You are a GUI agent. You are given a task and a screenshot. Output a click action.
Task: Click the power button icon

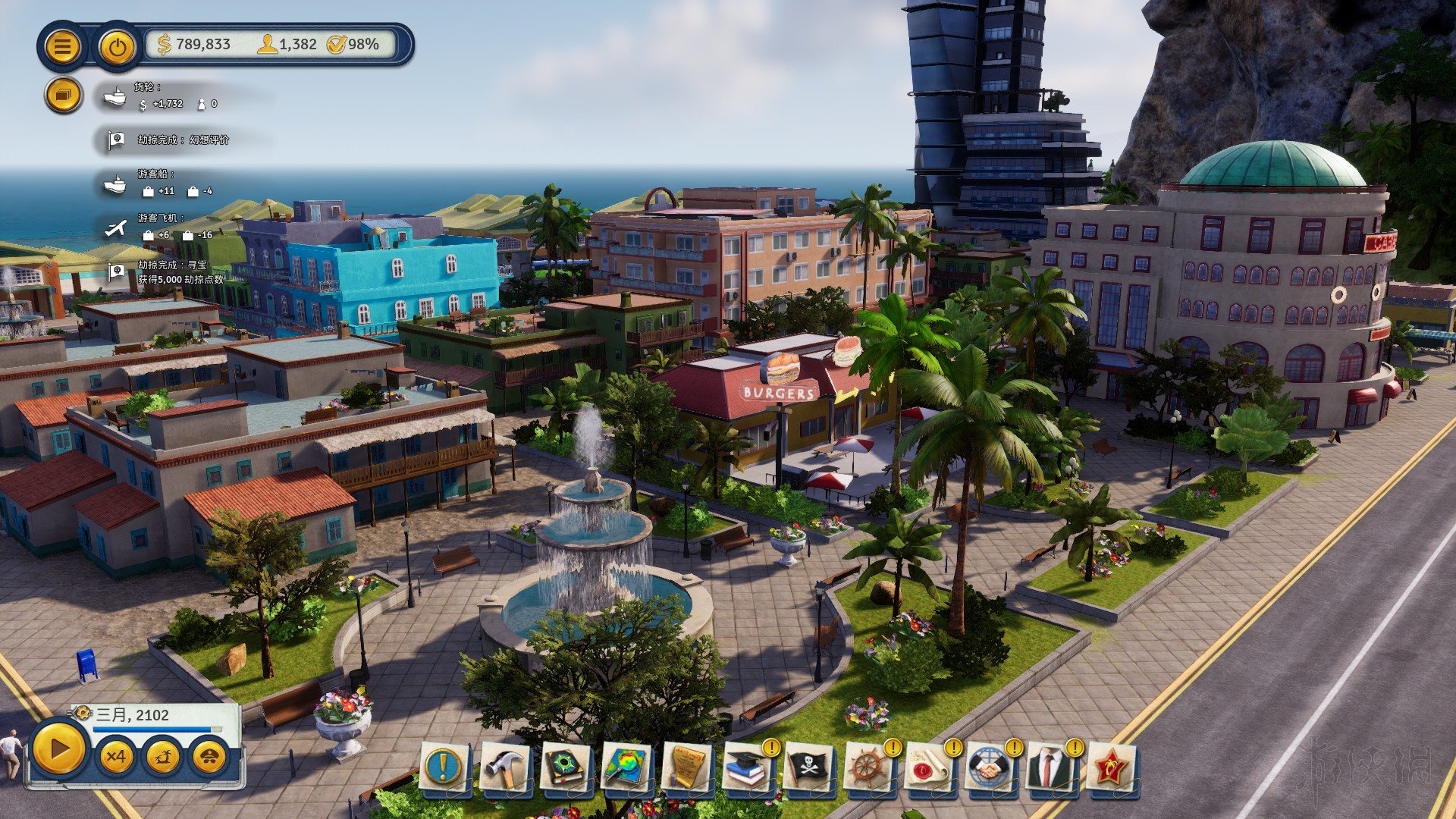(117, 47)
